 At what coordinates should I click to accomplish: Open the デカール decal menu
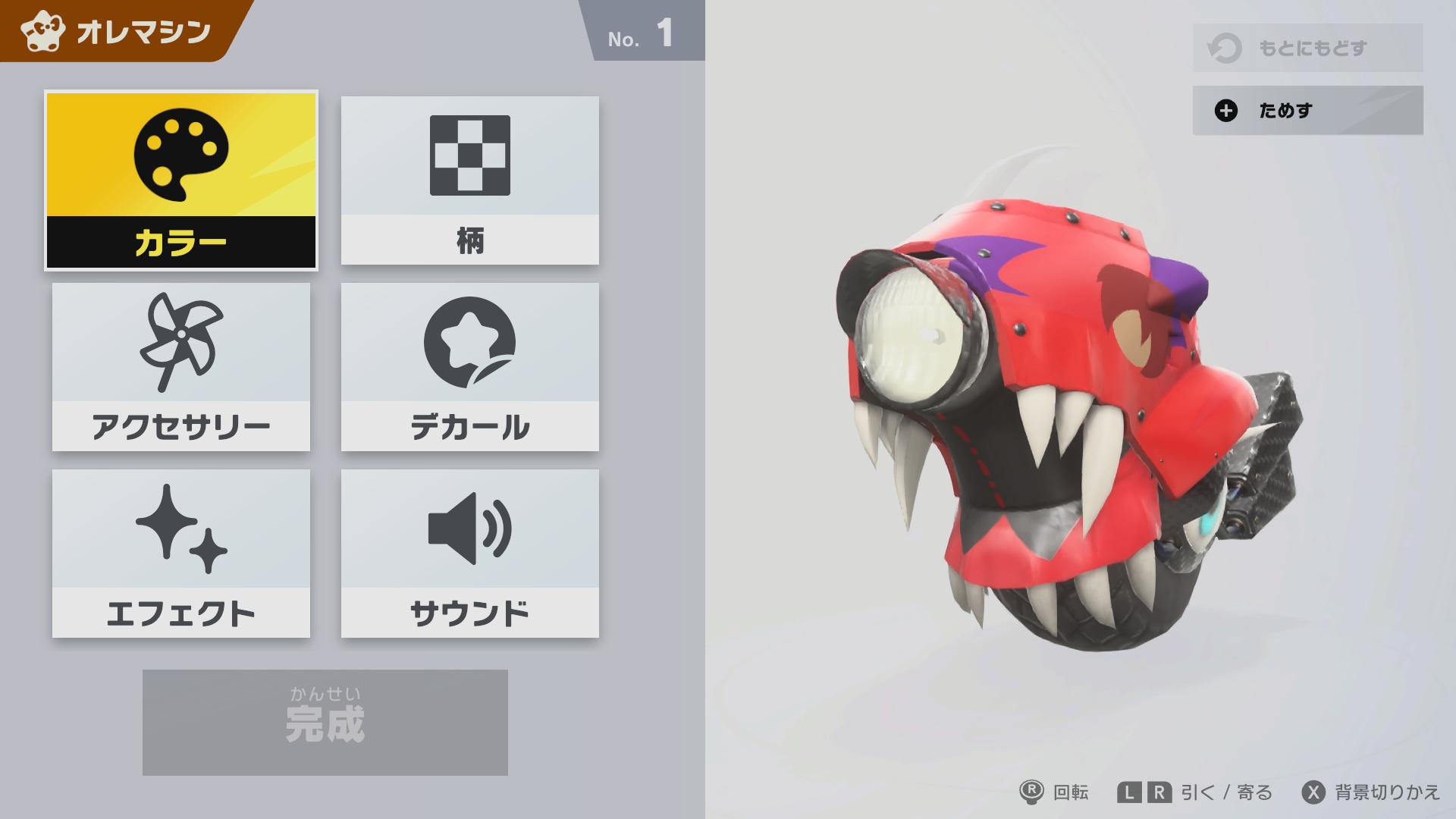click(x=469, y=367)
